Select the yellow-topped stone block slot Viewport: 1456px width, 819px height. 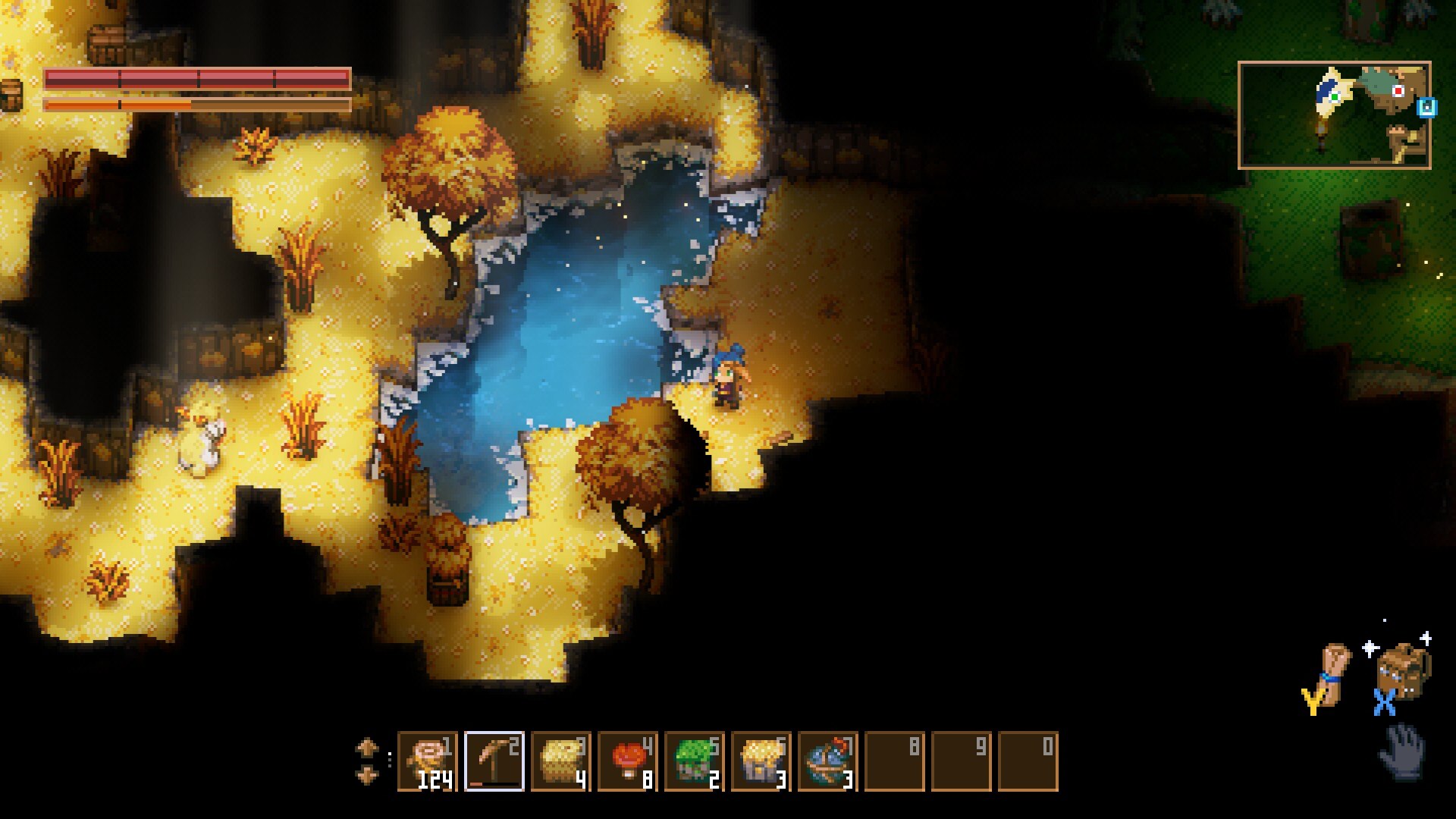tap(761, 761)
